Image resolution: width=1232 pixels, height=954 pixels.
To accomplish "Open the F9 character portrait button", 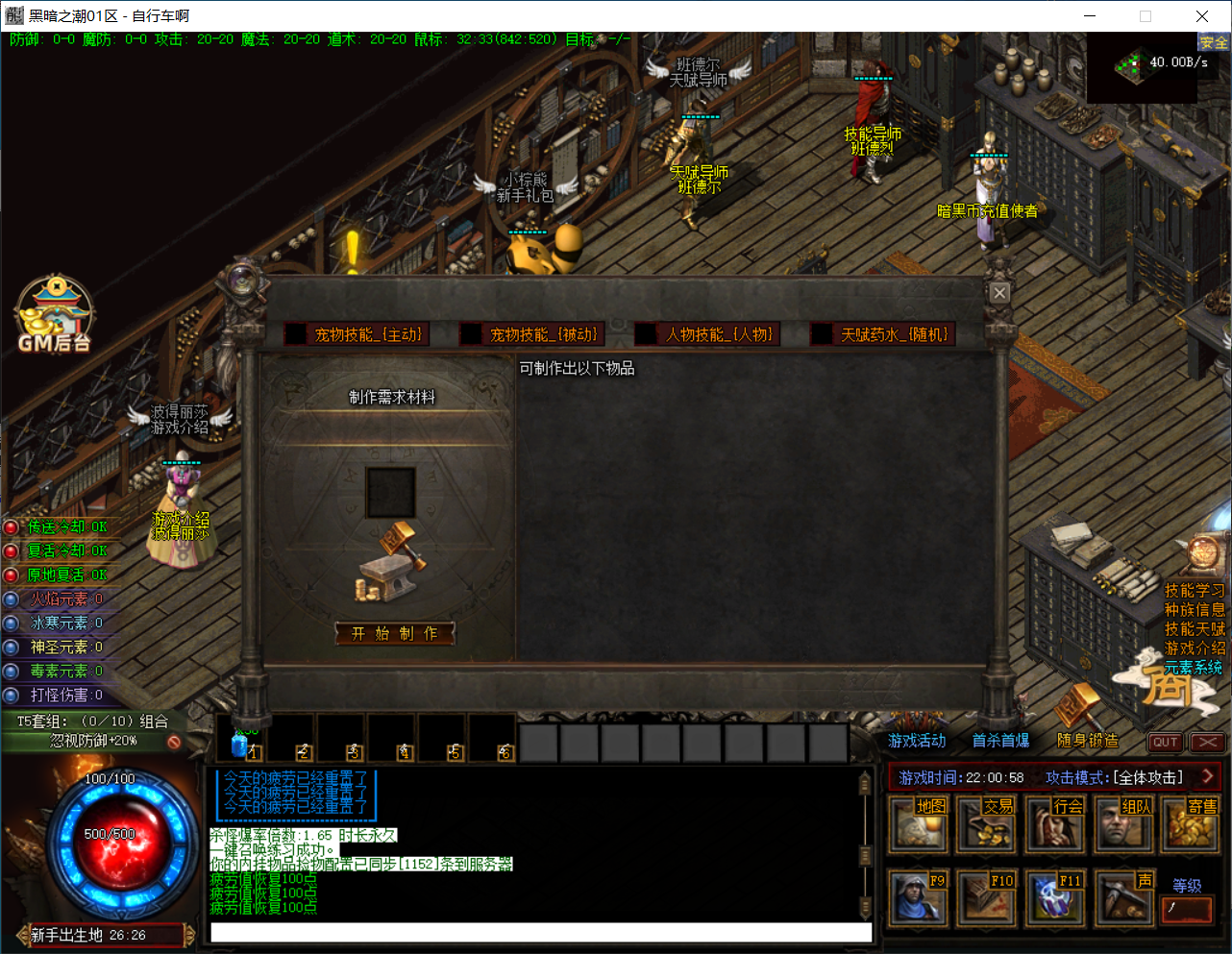I will pos(917,898).
